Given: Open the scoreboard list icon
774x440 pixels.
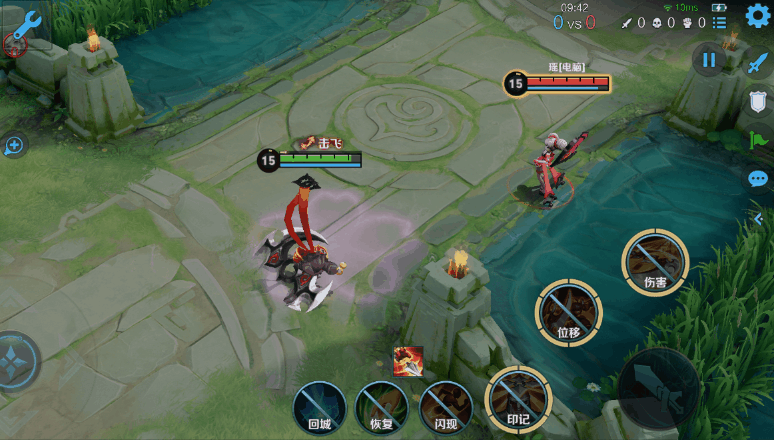Looking at the screenshot, I should point(719,22).
